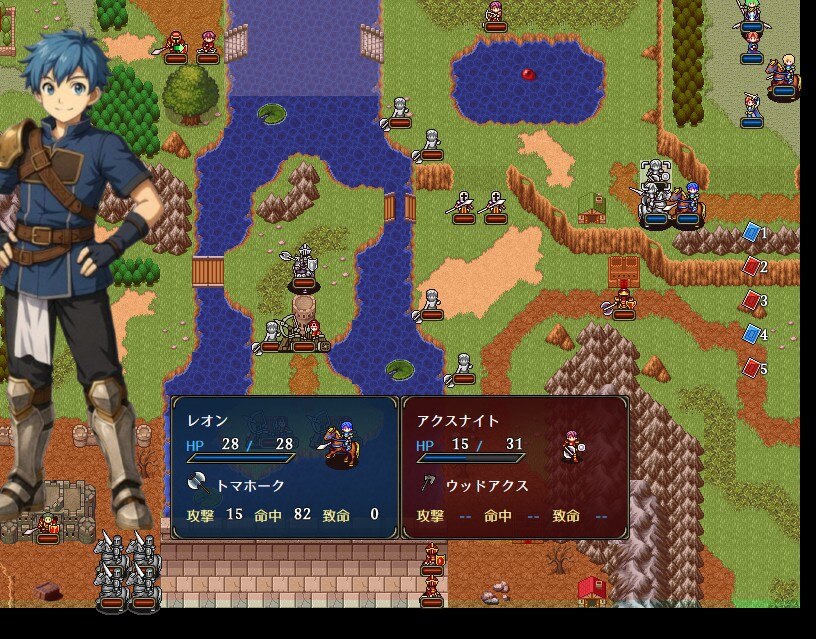This screenshot has height=639, width=816.
Task: Click the enemy's wood axe weapon icon
Action: pyautogui.click(x=427, y=485)
